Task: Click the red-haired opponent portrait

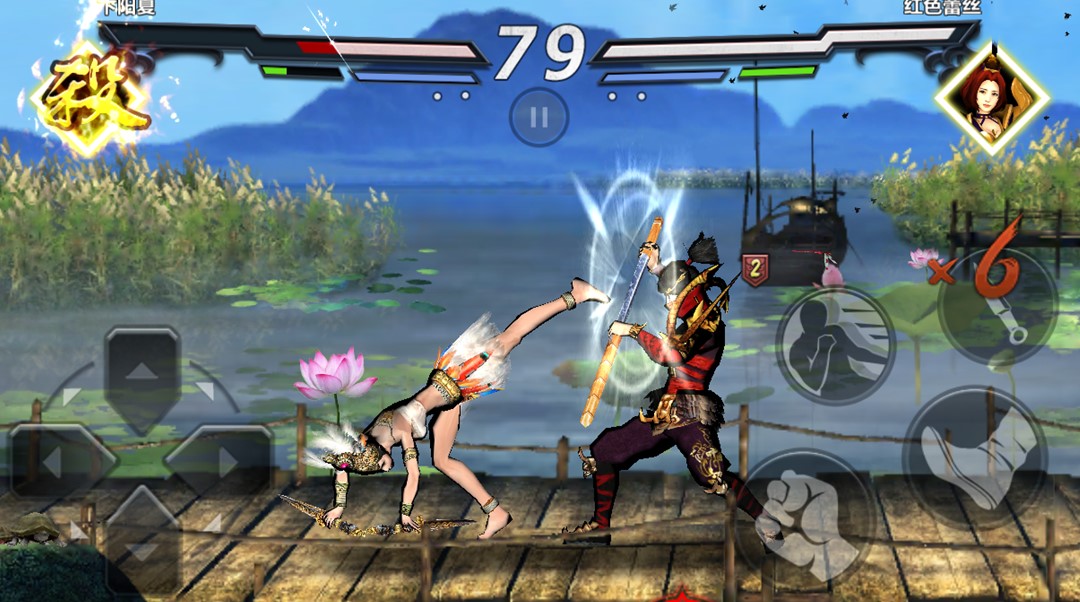Action: 991,97
